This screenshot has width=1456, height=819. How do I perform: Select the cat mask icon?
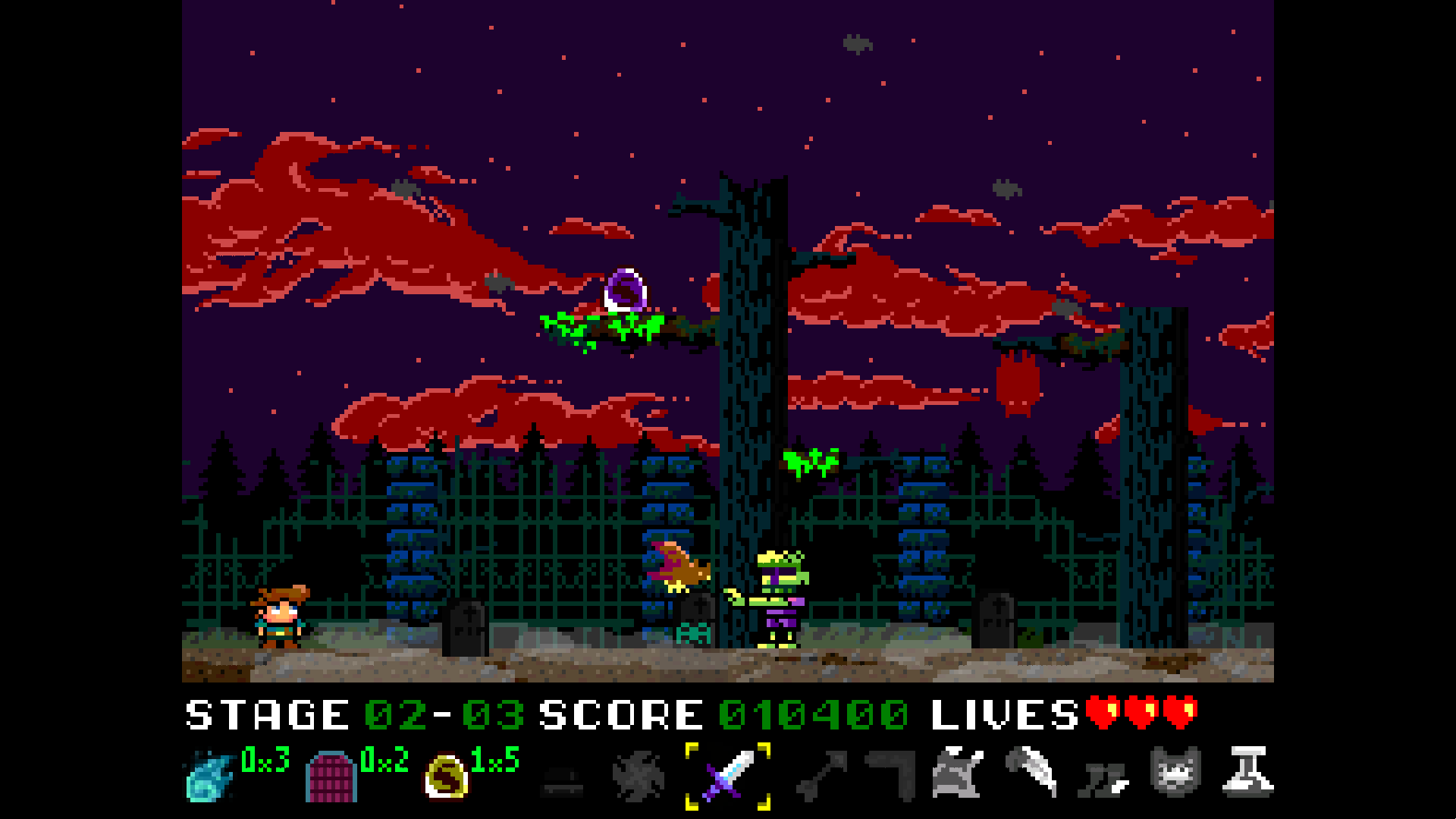[x=1175, y=772]
